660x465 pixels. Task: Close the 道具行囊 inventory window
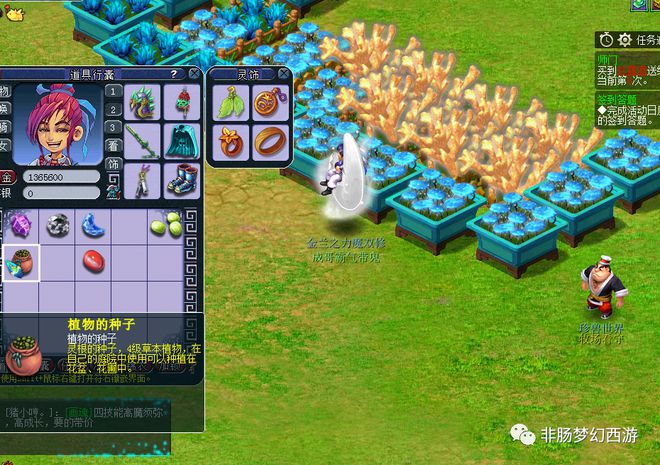pos(196,73)
